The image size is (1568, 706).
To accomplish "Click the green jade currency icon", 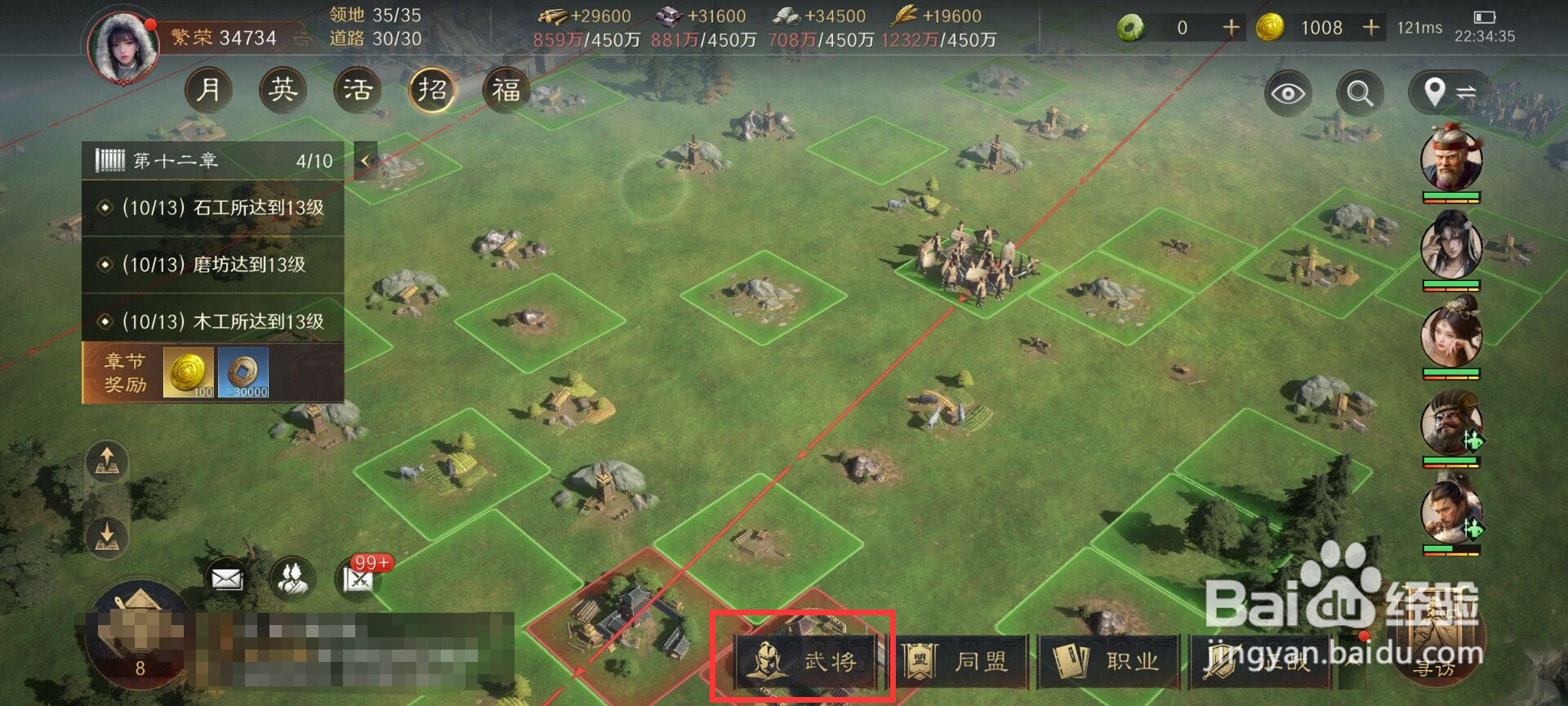I will point(1131,27).
